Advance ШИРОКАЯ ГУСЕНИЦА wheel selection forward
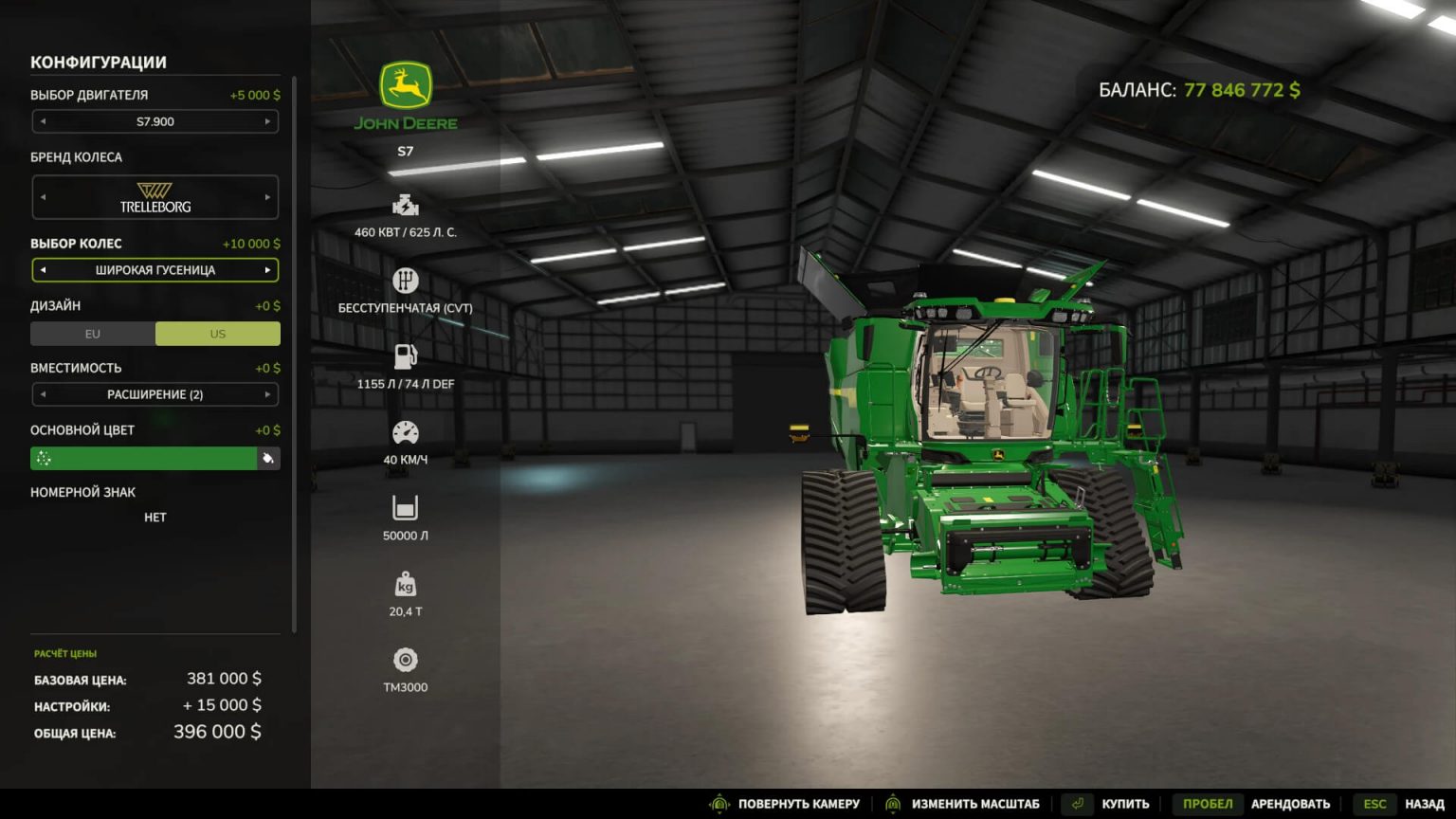The width and height of the screenshot is (1456, 819). [267, 270]
